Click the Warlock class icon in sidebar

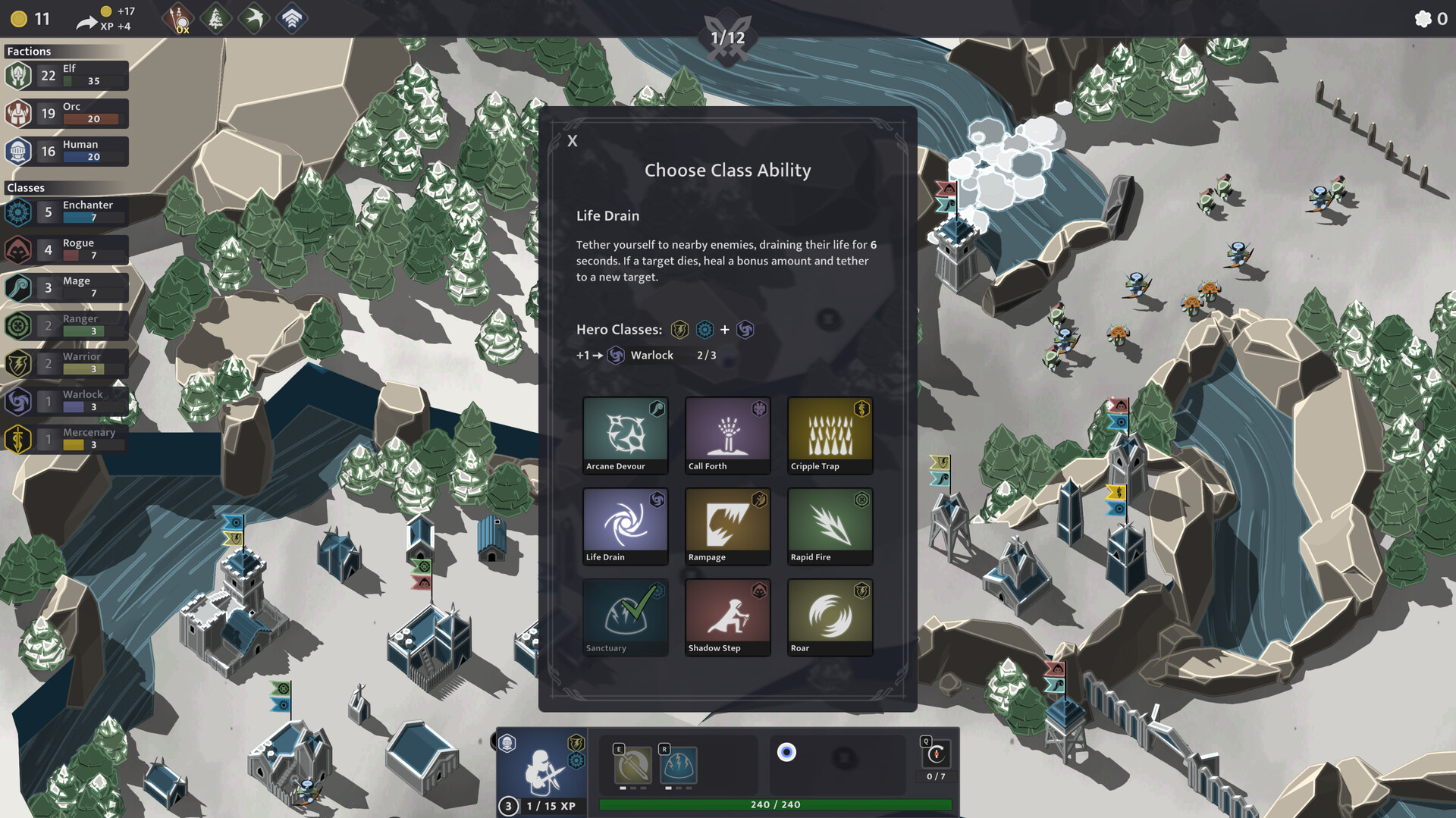pyautogui.click(x=19, y=401)
